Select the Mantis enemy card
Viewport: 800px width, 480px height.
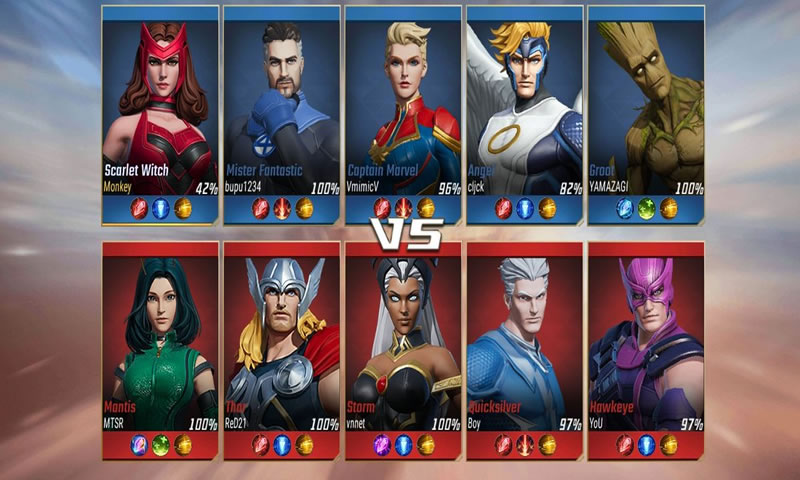(161, 345)
